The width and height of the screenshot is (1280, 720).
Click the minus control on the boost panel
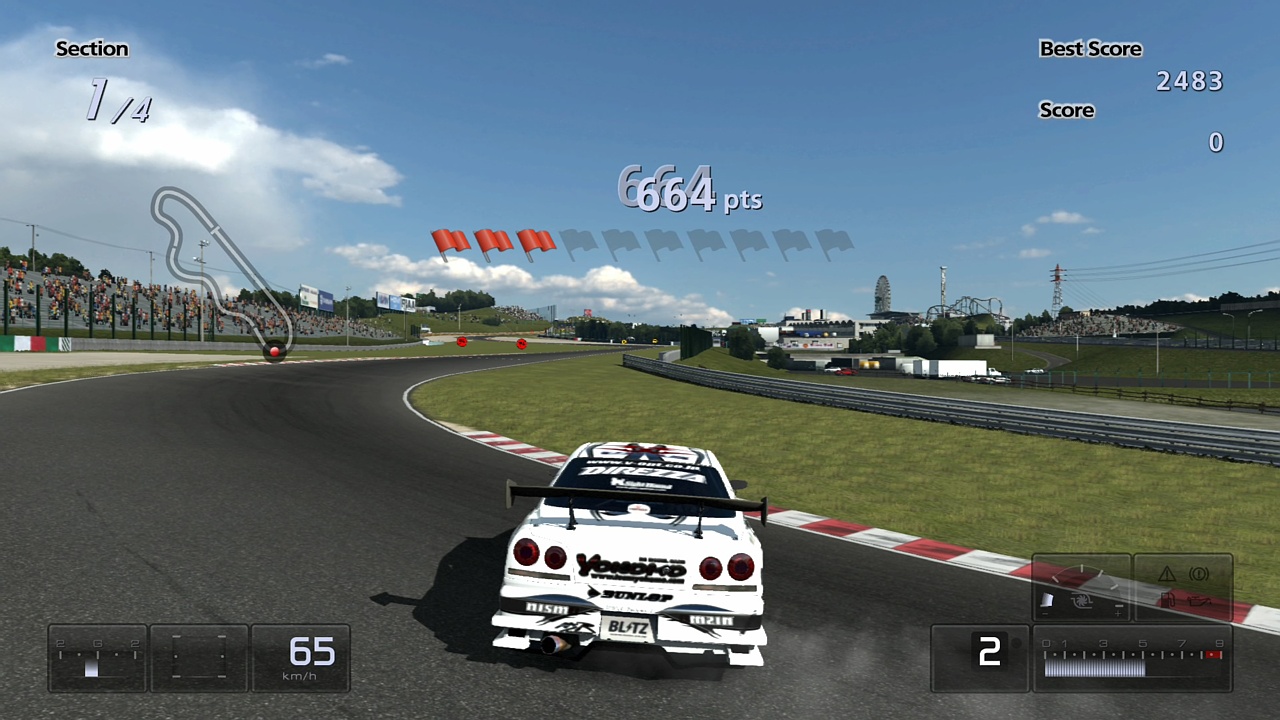pos(1118,606)
